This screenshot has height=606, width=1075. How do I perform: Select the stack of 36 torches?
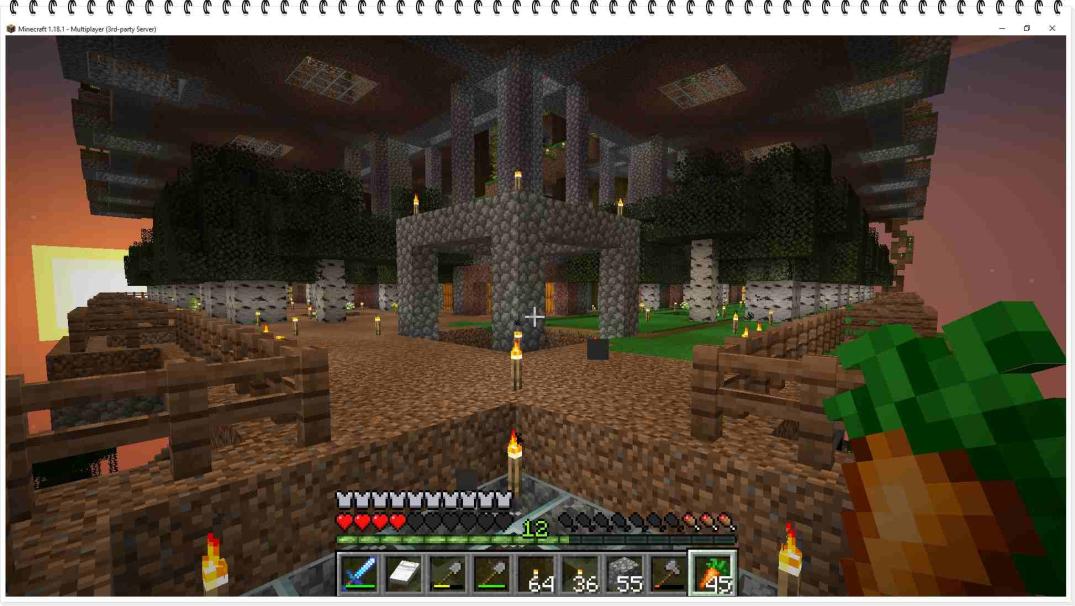coord(581,573)
